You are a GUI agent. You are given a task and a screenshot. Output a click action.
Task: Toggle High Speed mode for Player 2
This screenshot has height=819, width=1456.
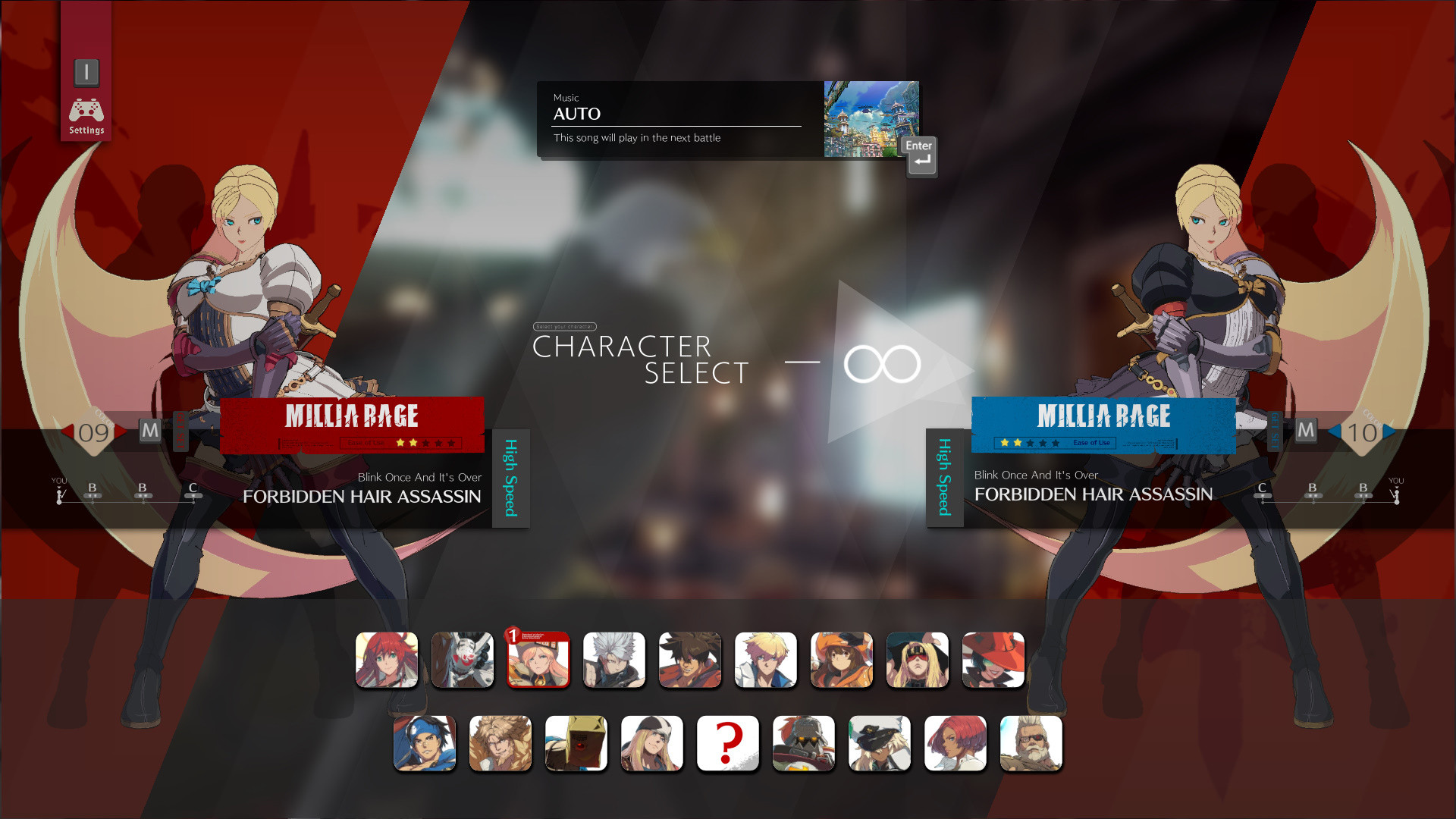click(944, 478)
